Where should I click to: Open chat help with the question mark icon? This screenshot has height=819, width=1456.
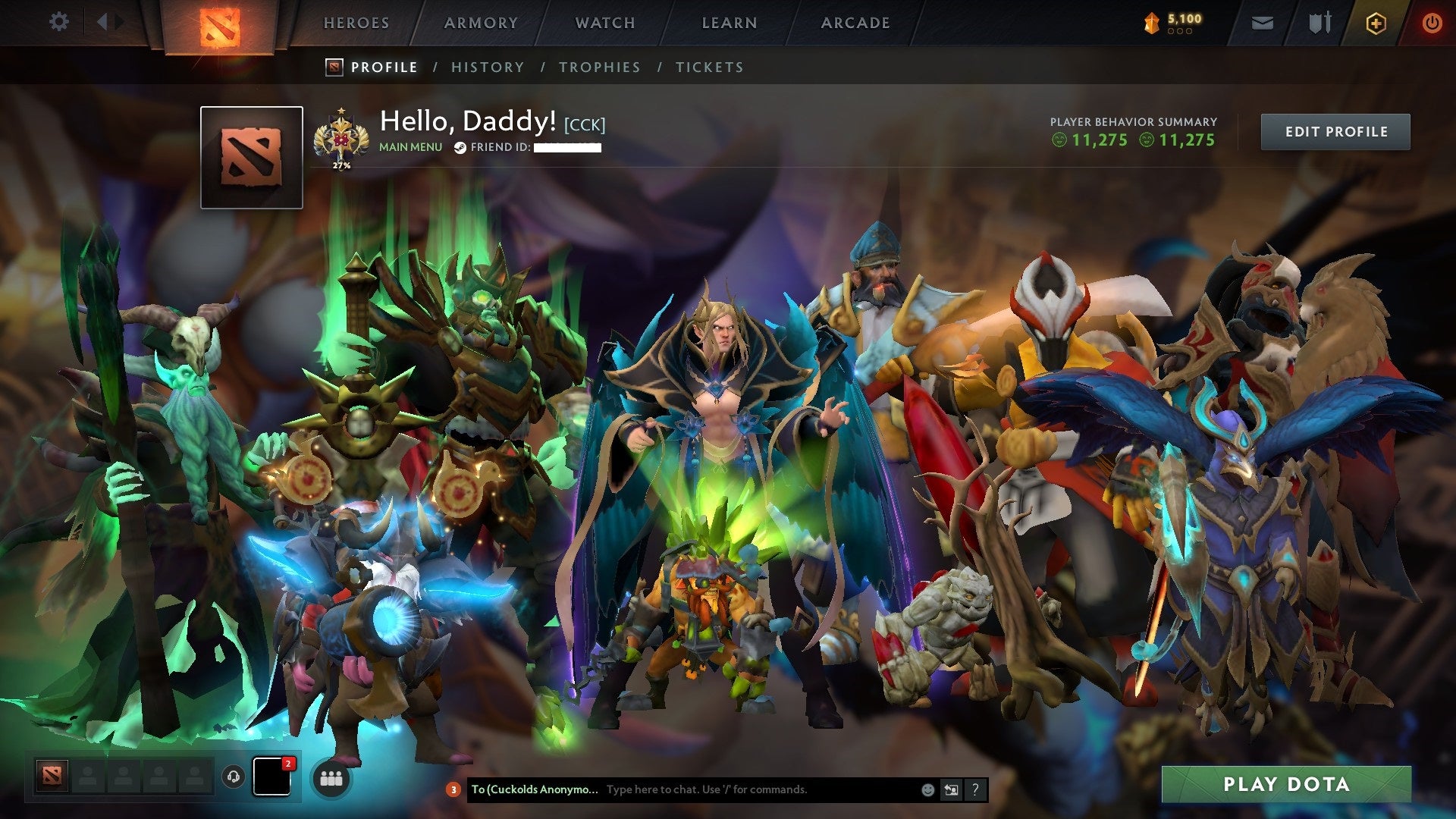click(x=974, y=789)
